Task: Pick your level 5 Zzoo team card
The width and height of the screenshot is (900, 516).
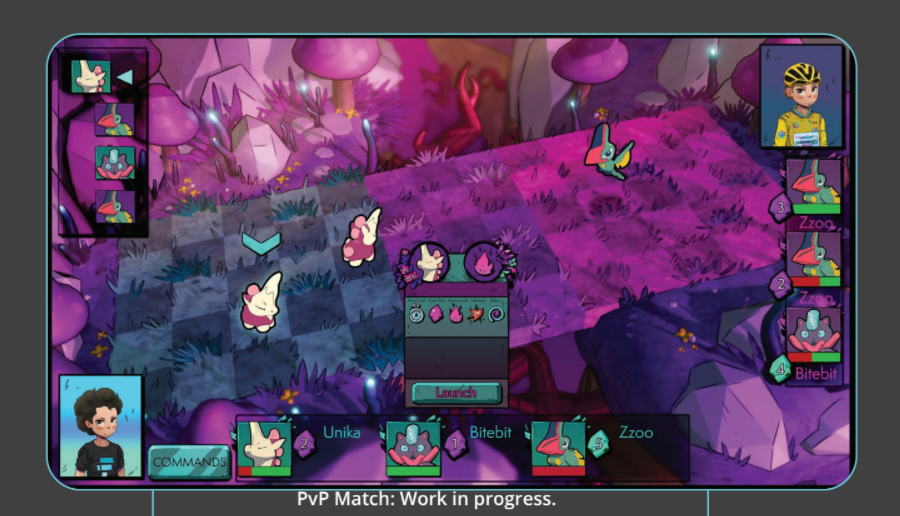Action: 558,445
